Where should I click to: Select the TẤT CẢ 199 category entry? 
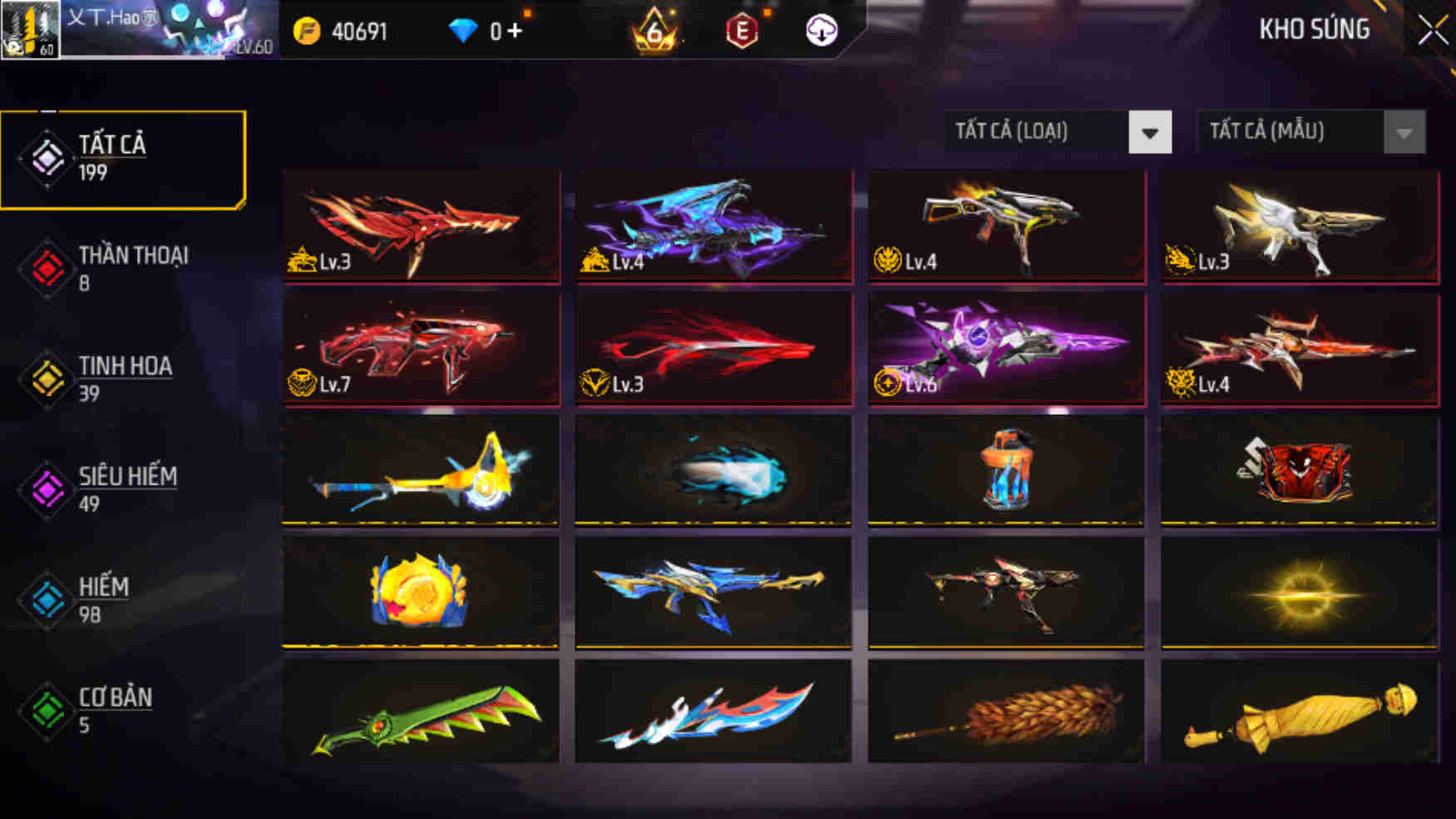tap(123, 156)
